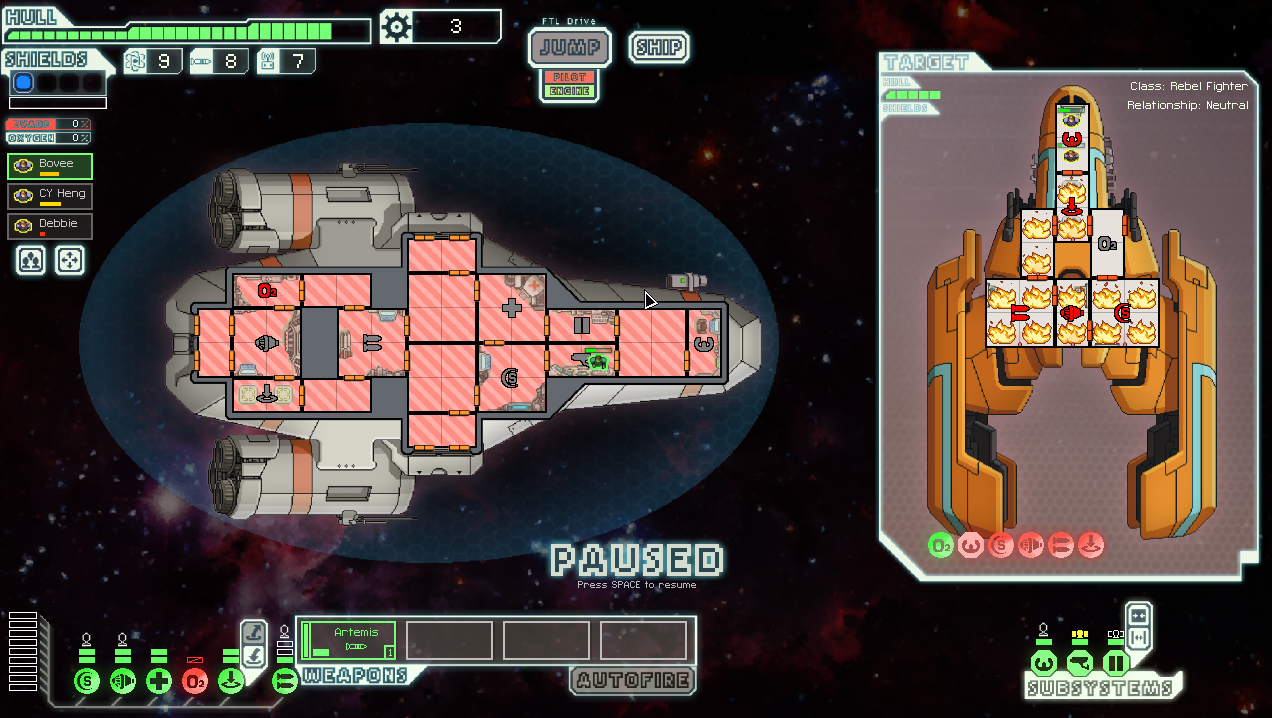The width and height of the screenshot is (1272, 718).
Task: Toggle the AUTOFIRE button
Action: [633, 681]
